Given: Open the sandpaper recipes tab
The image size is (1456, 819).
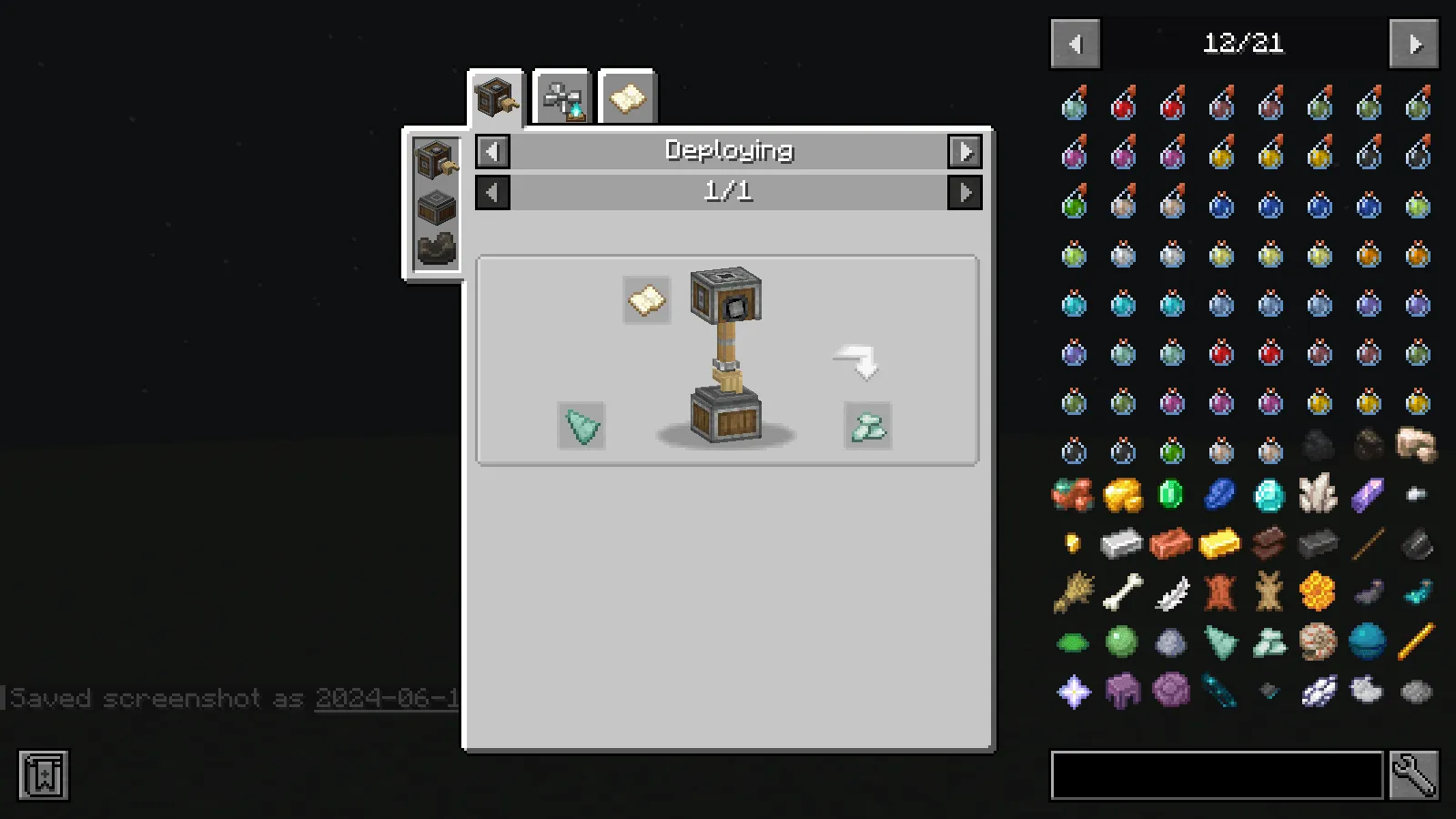Looking at the screenshot, I should click(x=626, y=97).
